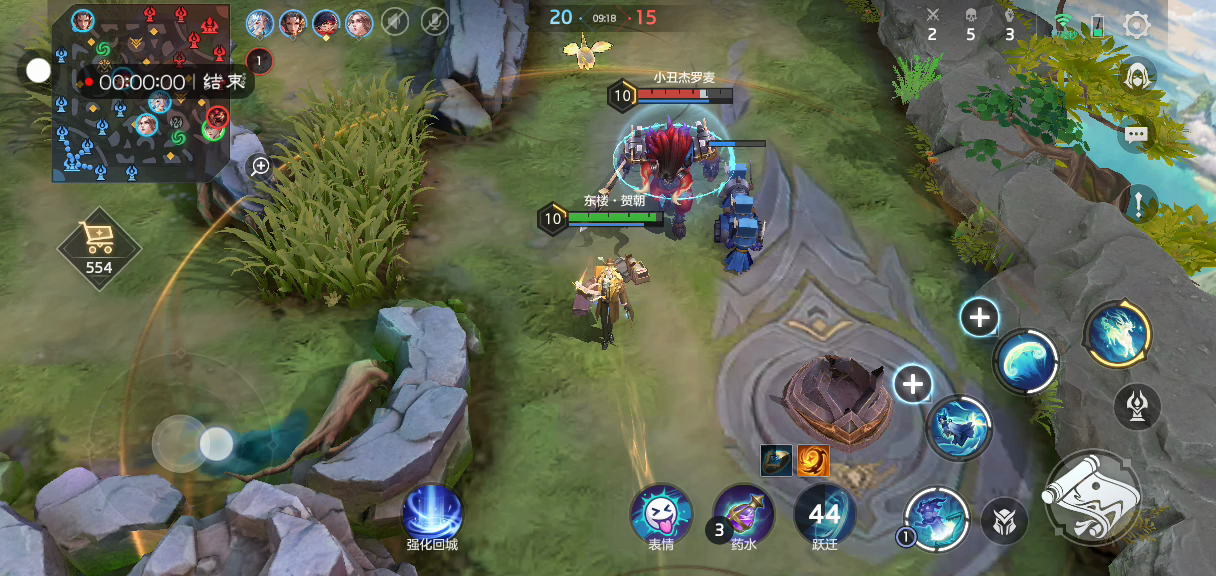The width and height of the screenshot is (1216, 576).
Task: Cast the blue wave swirl skill
Action: click(x=1026, y=361)
